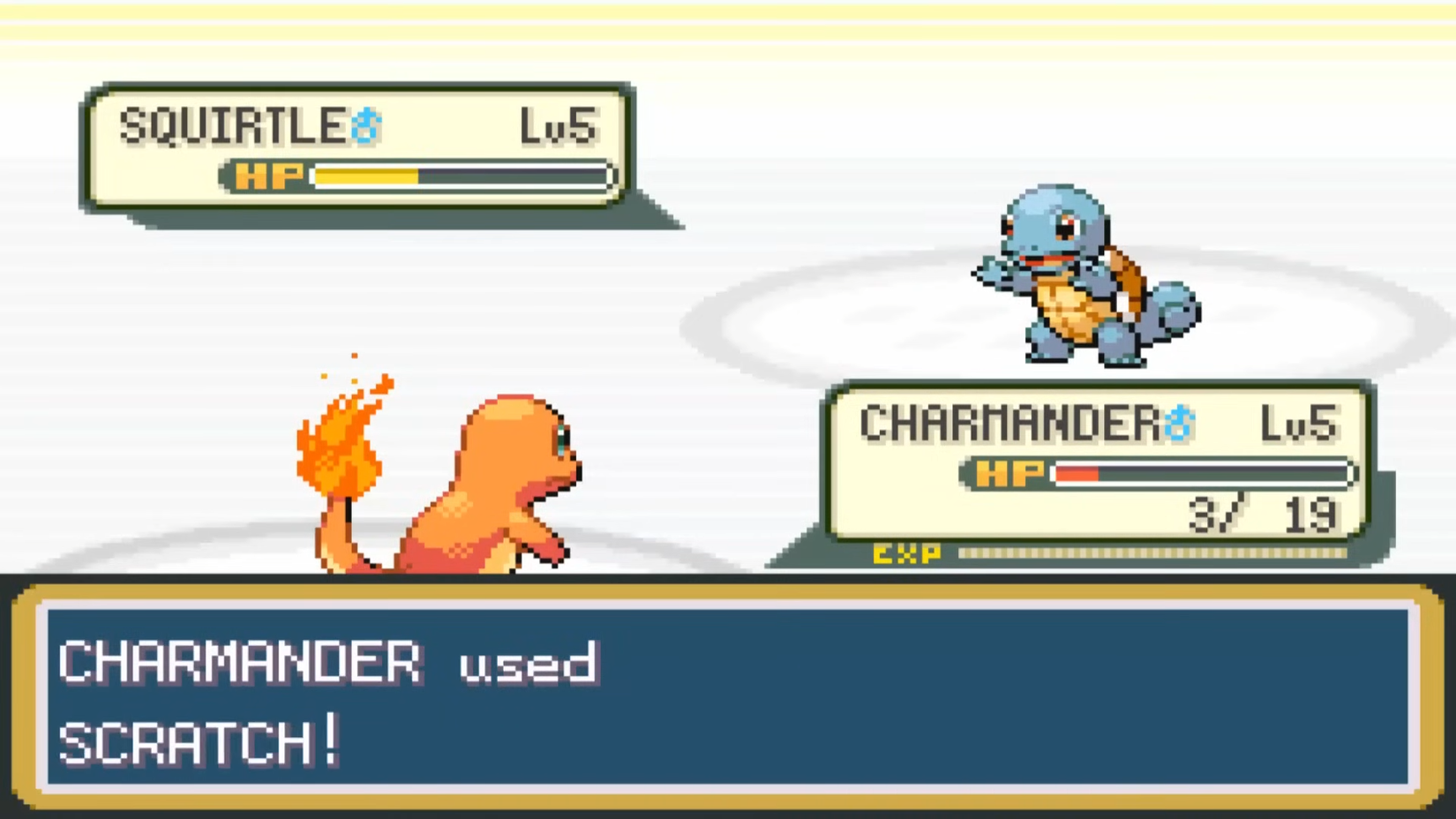Click the male gender symbol beside SQUIRTLE

pos(369,125)
